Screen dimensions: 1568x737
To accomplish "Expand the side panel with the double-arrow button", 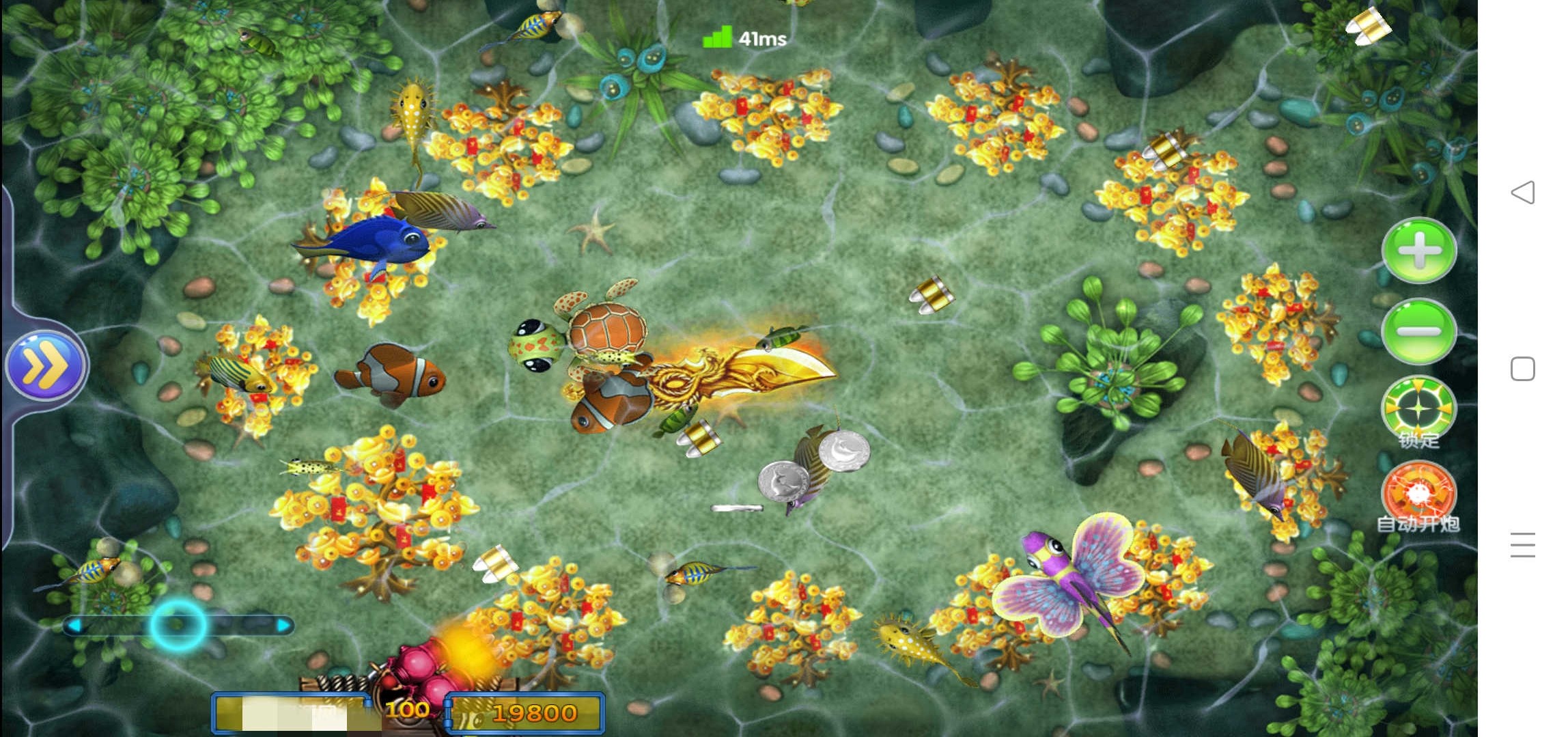I will point(46,367).
